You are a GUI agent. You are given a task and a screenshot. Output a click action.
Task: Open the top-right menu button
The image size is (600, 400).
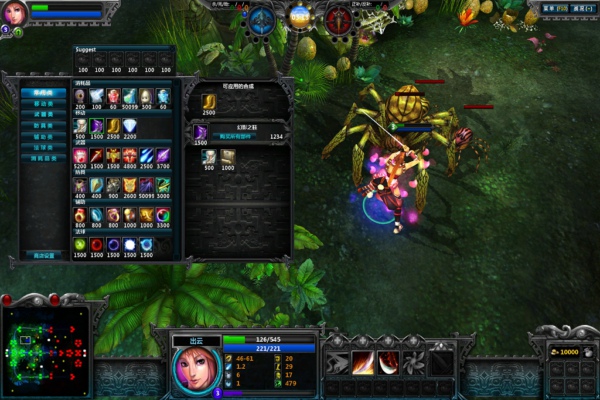click(554, 8)
